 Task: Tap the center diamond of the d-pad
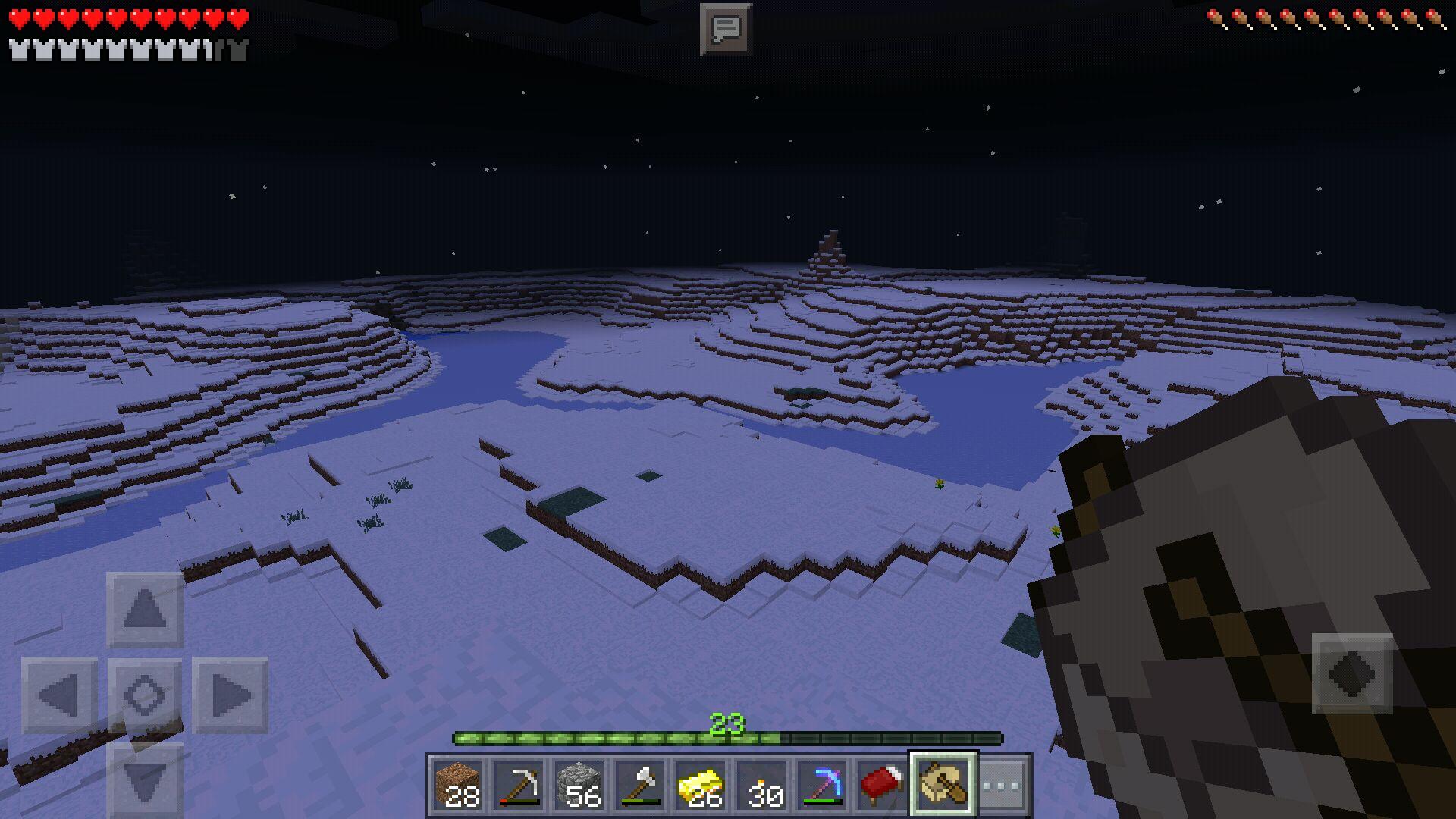click(x=145, y=695)
